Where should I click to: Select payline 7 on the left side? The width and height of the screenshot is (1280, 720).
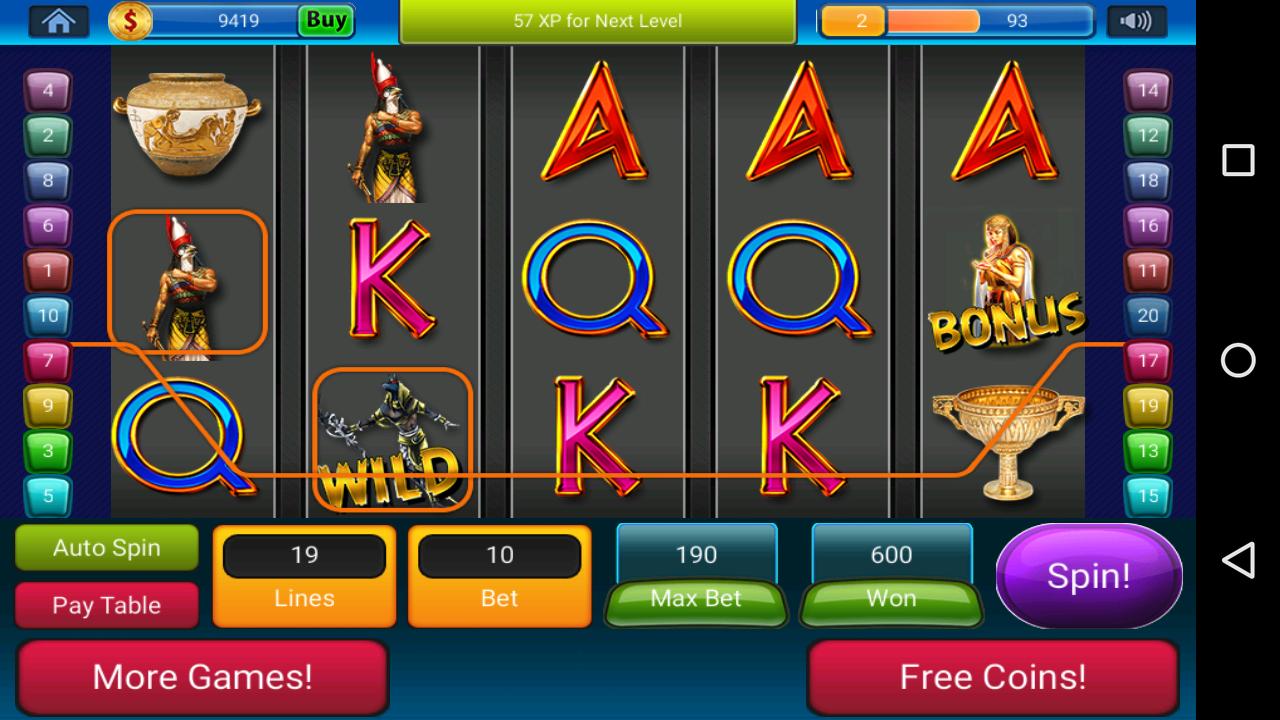click(x=48, y=360)
